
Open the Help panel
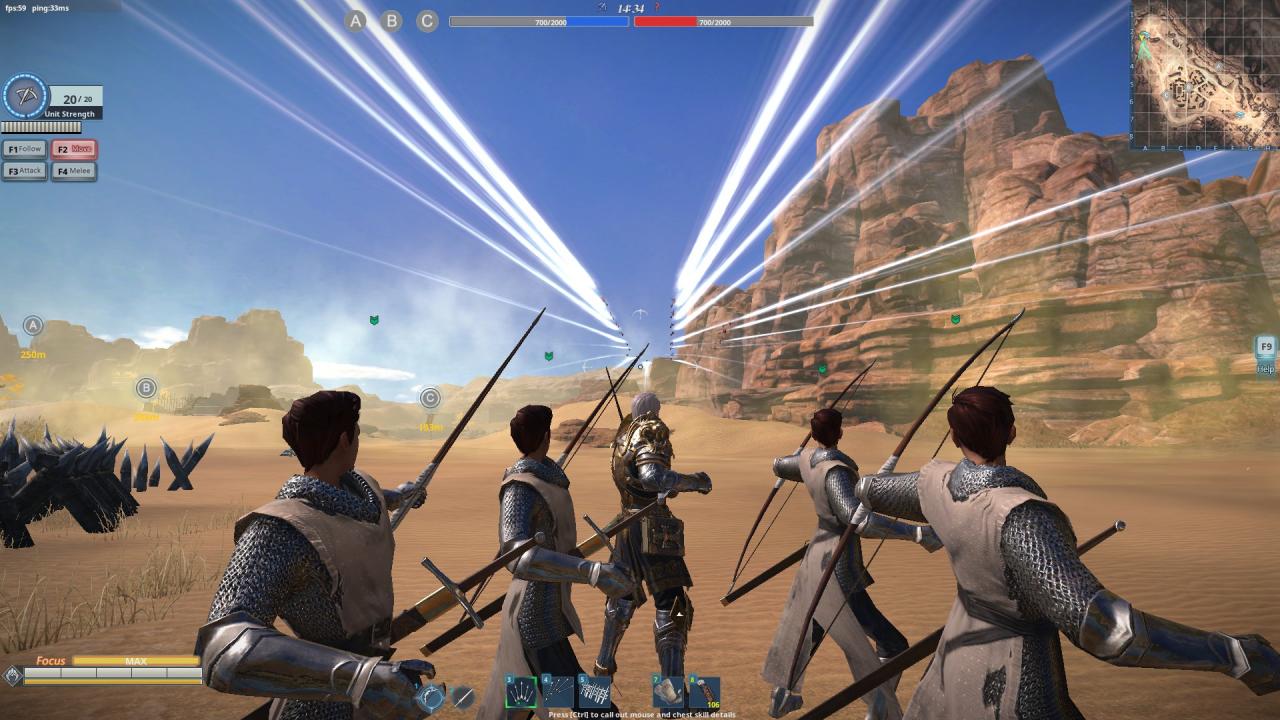pyautogui.click(x=1266, y=353)
